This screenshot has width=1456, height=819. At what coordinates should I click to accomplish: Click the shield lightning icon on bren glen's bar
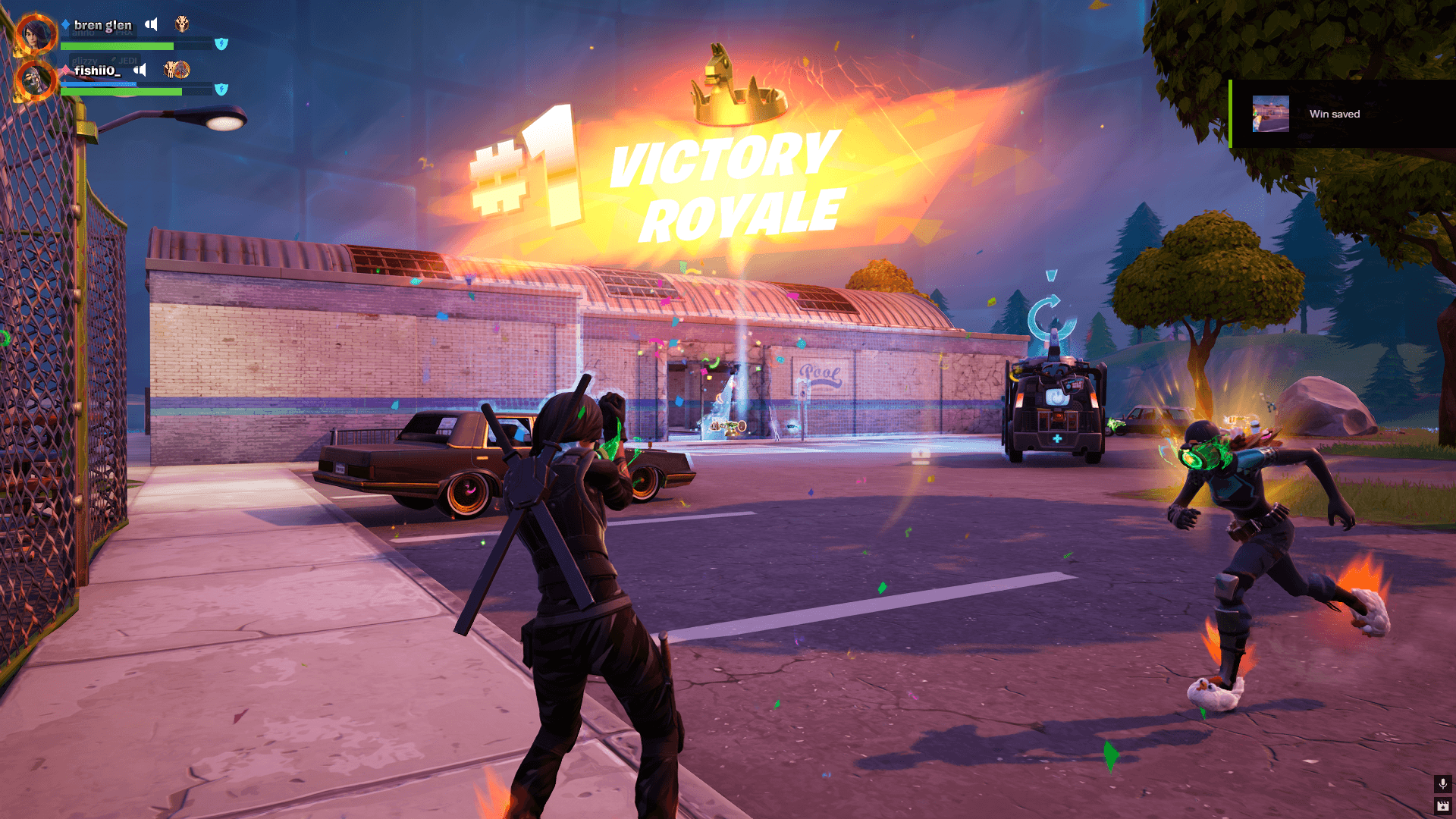pyautogui.click(x=221, y=44)
